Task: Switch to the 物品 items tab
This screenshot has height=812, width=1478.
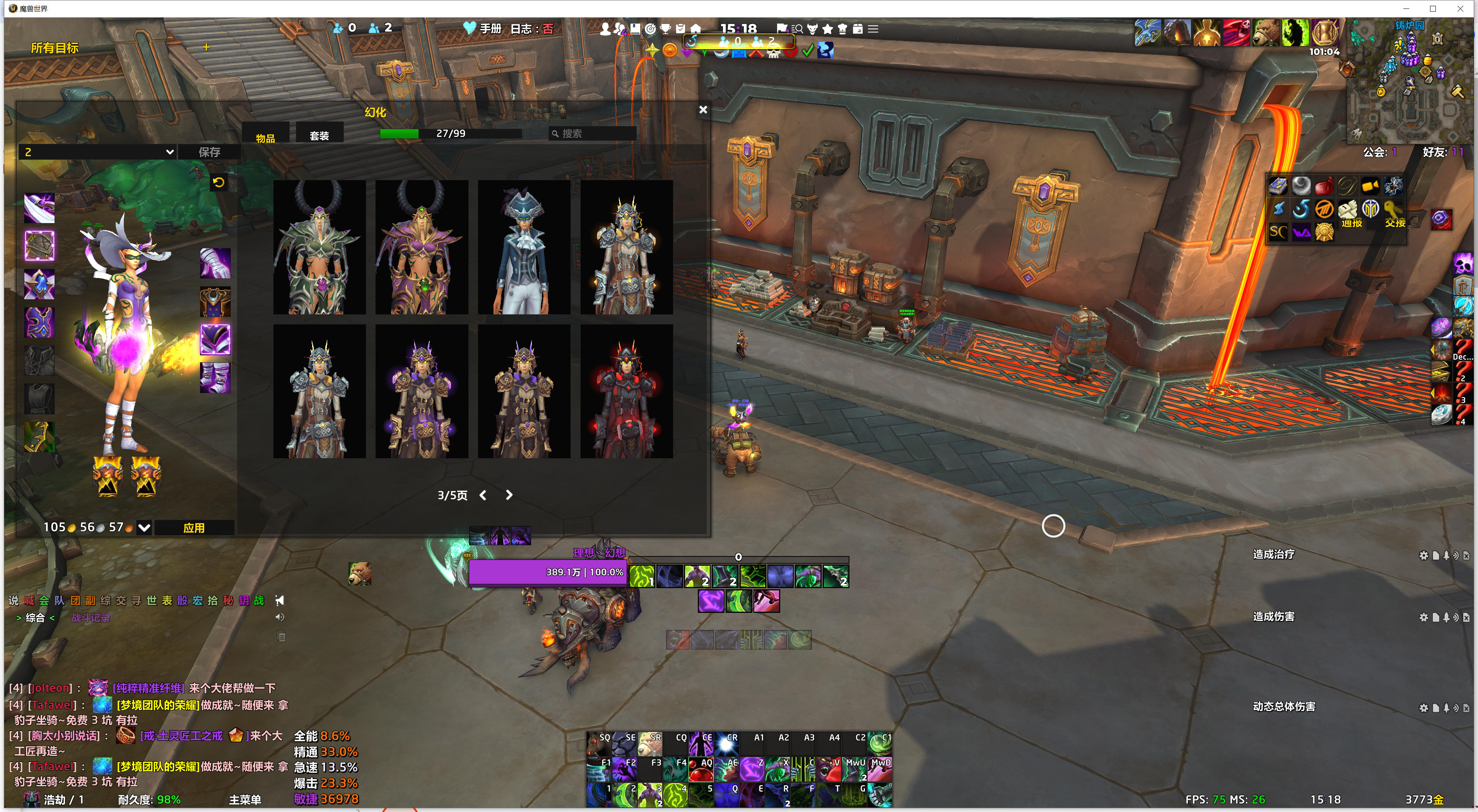Action: (x=265, y=138)
